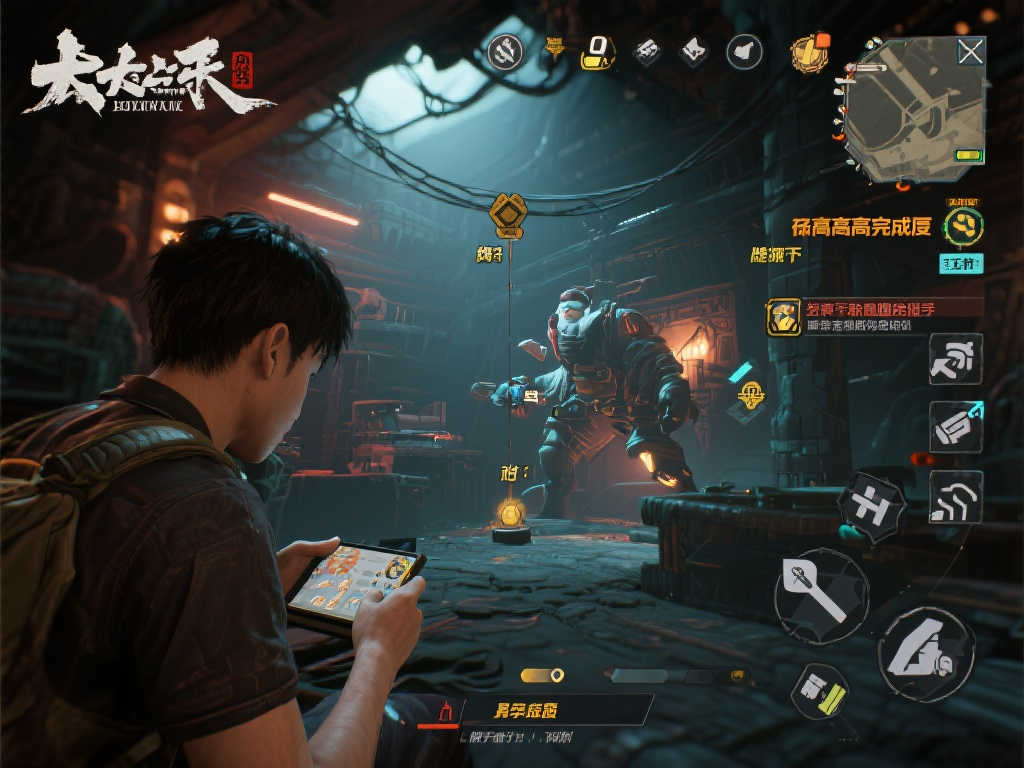Tap the square curved-lines skill button
1024x768 pixels.
tap(955, 497)
